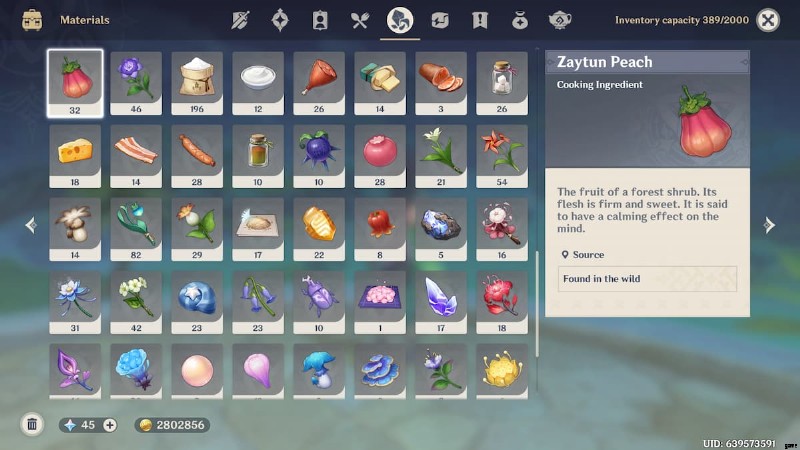The width and height of the screenshot is (800, 450).
Task: Close the inventory with the X button
Action: 768,20
